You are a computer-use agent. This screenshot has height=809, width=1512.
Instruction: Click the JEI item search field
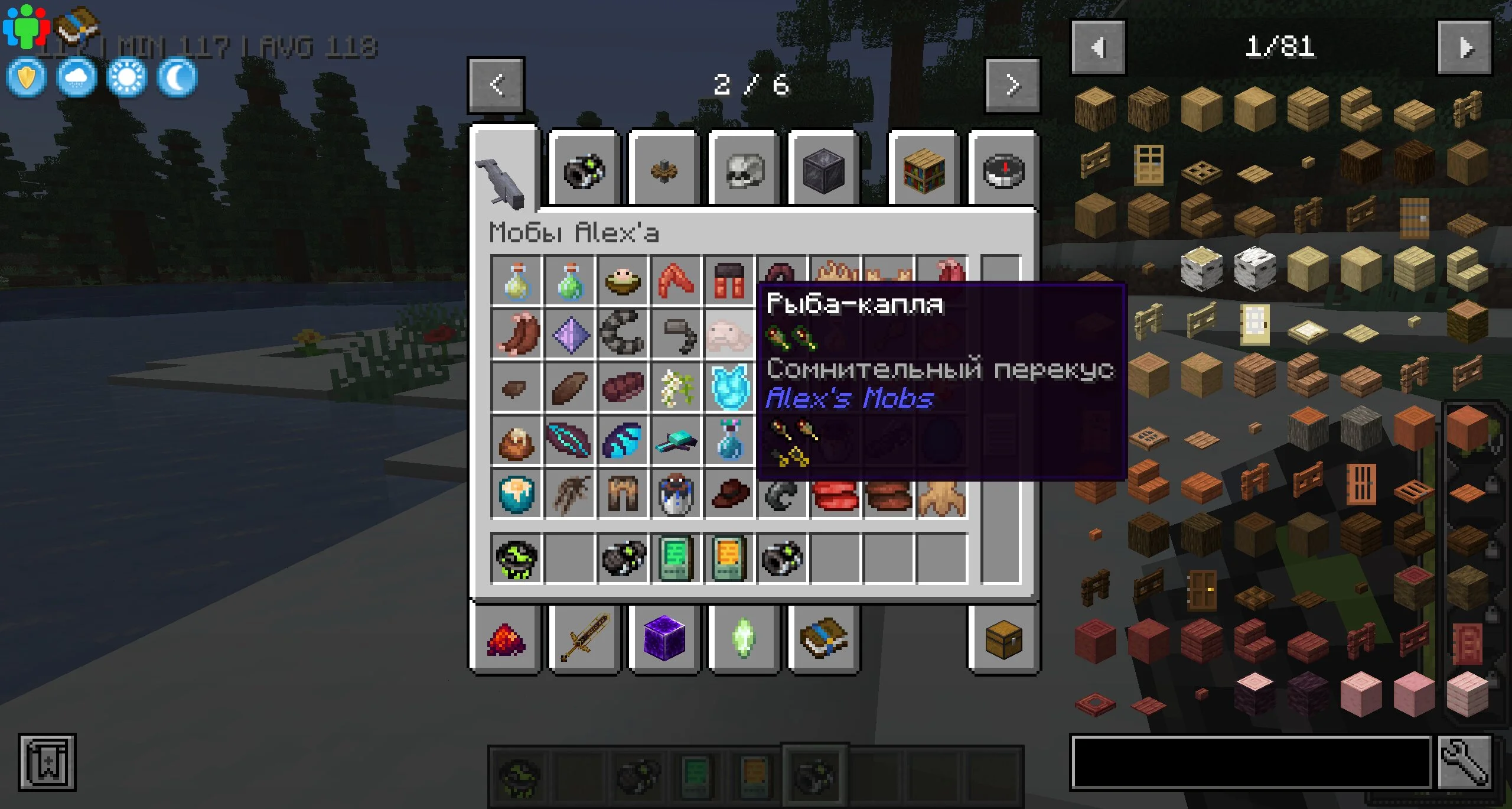[1250, 763]
